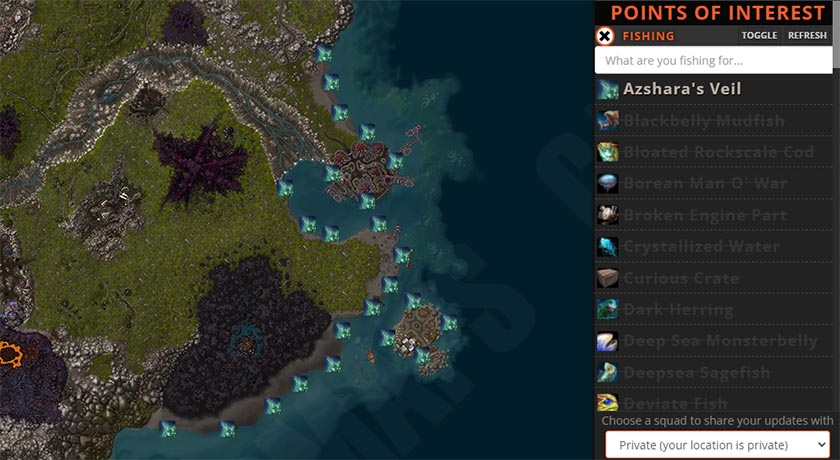This screenshot has height=460, width=840.
Task: Show Dark Herring fishing spots
Action: coord(678,310)
